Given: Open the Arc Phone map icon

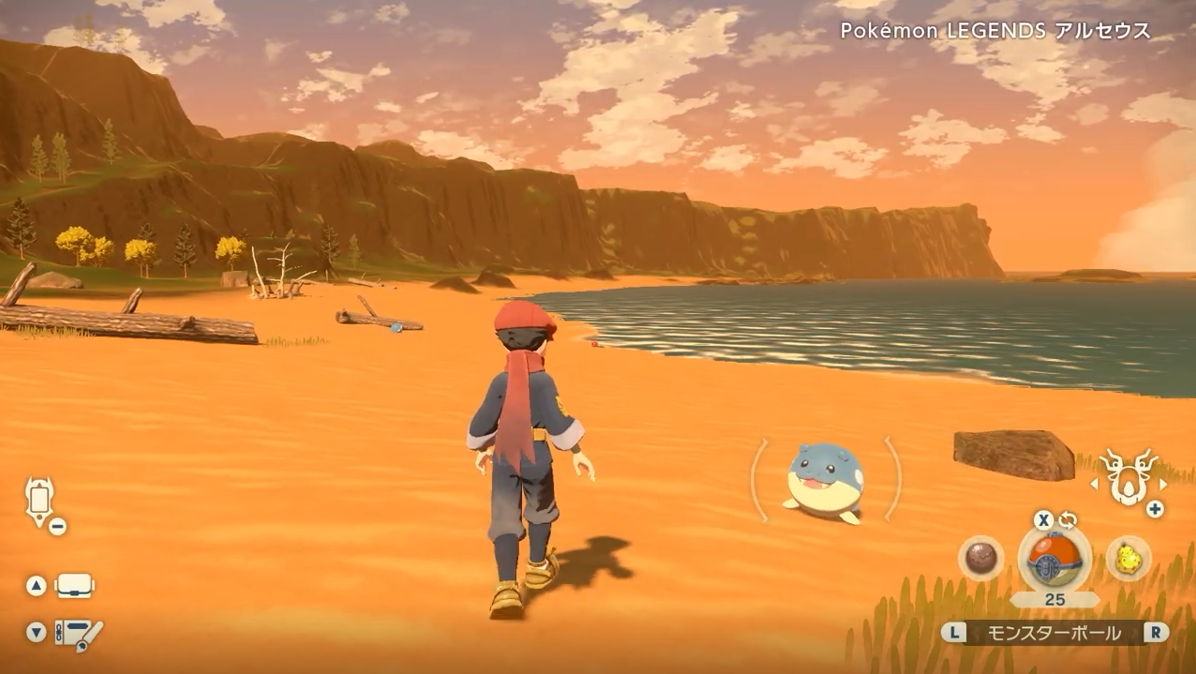Looking at the screenshot, I should pos(41,499).
